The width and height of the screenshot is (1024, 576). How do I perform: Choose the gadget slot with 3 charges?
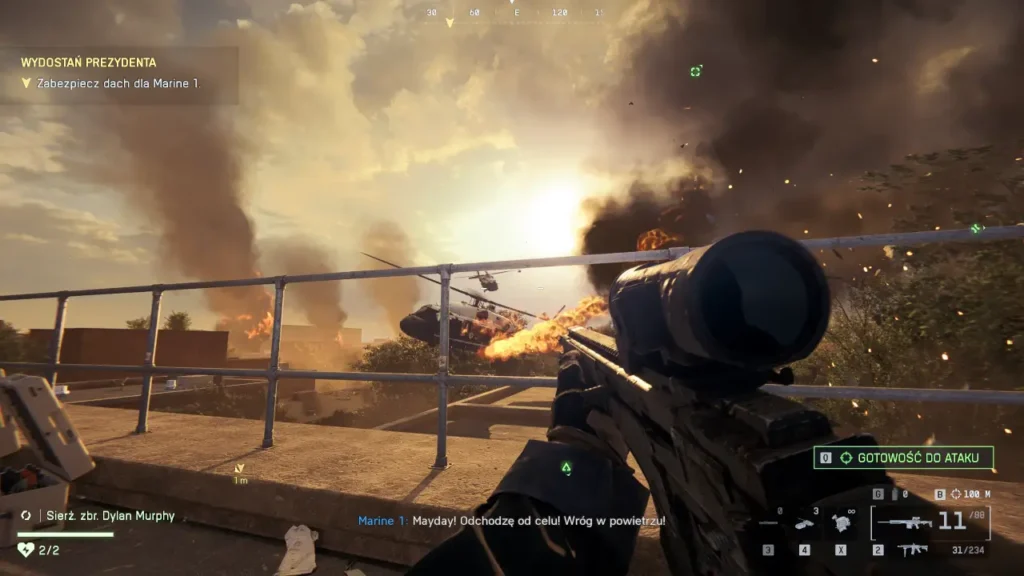point(805,522)
